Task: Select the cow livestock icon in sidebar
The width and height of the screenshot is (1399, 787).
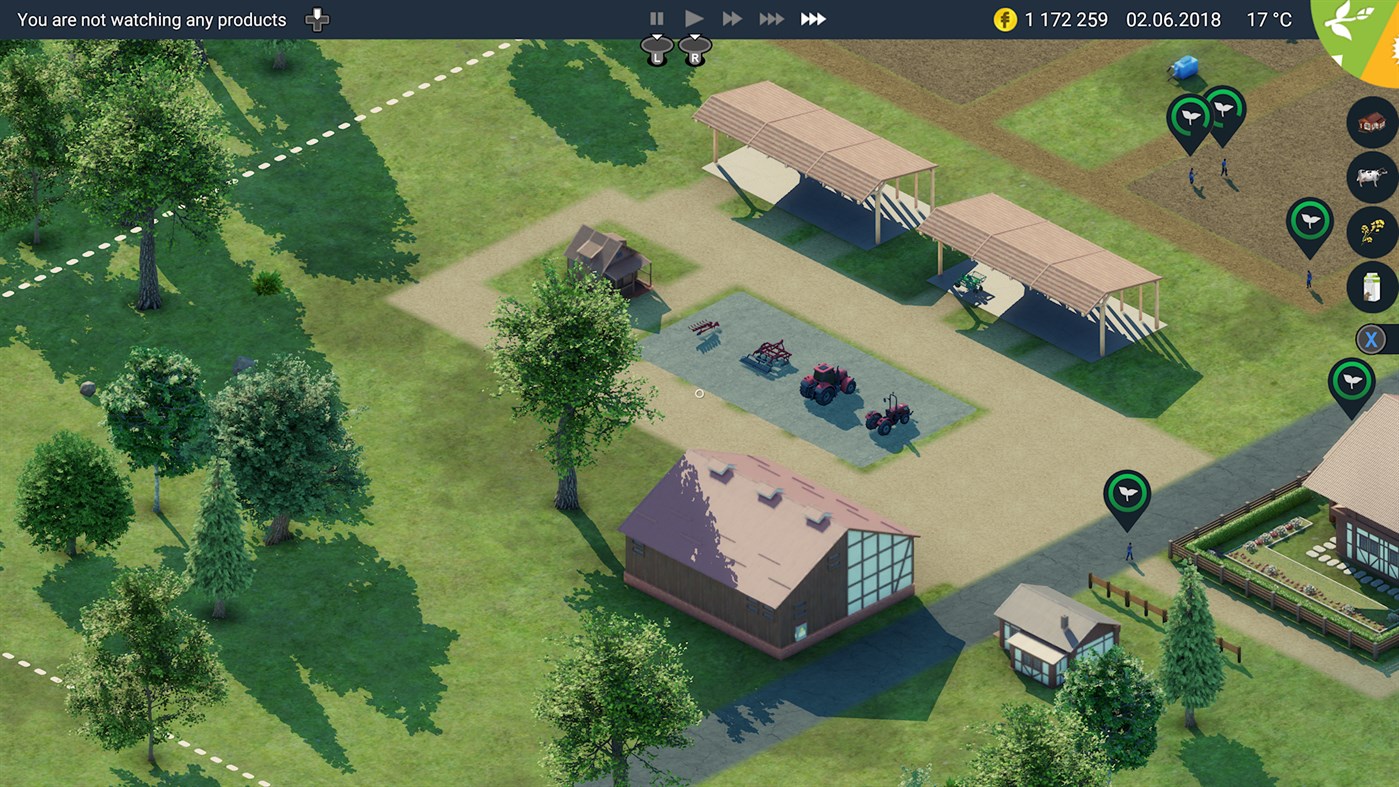Action: pos(1374,177)
